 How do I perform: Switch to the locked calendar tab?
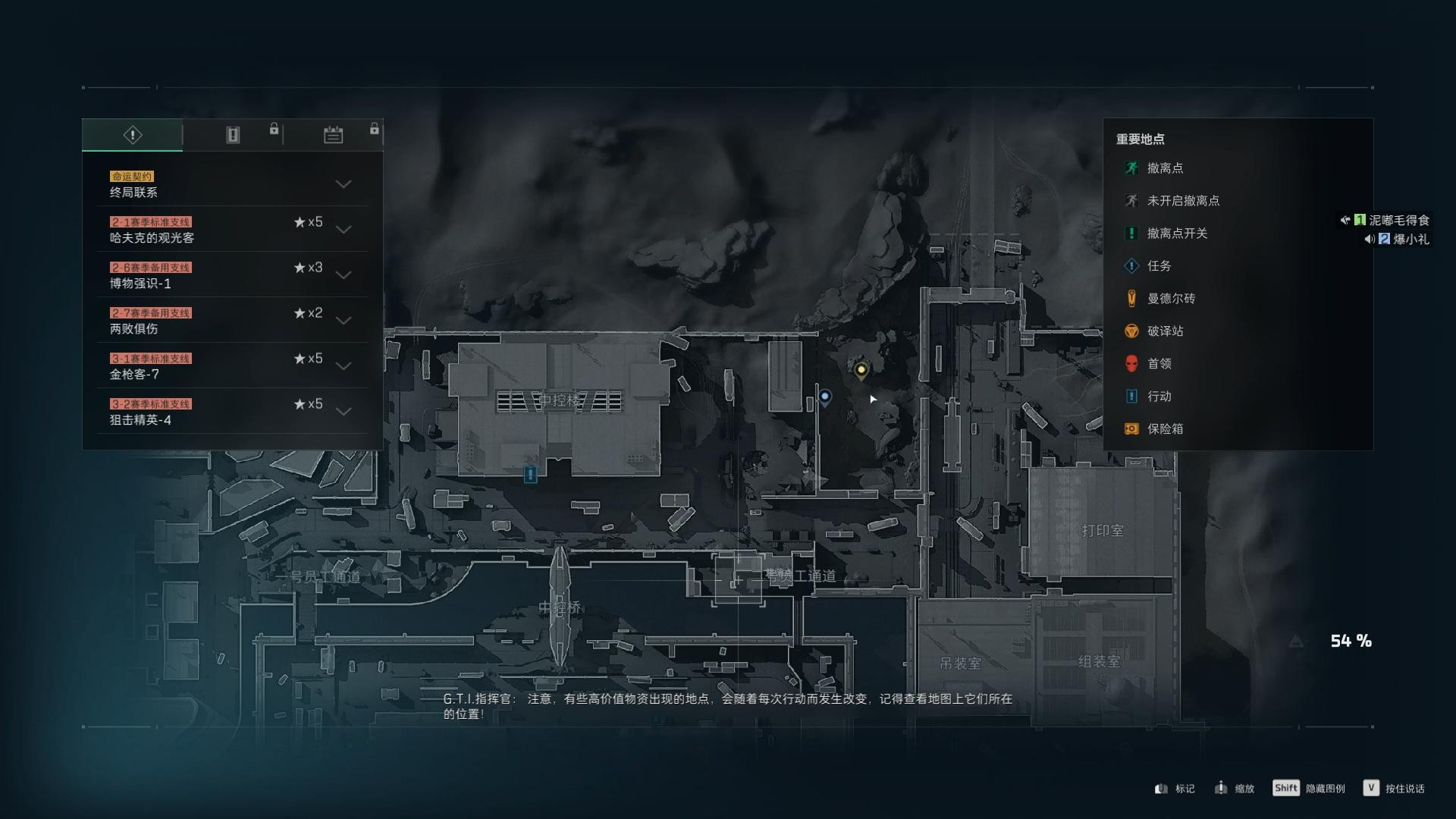pos(334,134)
